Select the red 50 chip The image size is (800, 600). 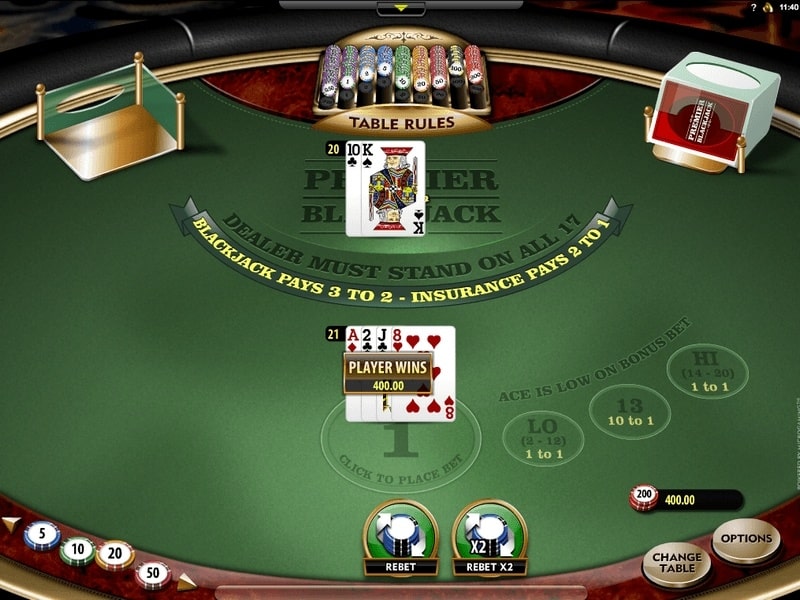[x=153, y=573]
